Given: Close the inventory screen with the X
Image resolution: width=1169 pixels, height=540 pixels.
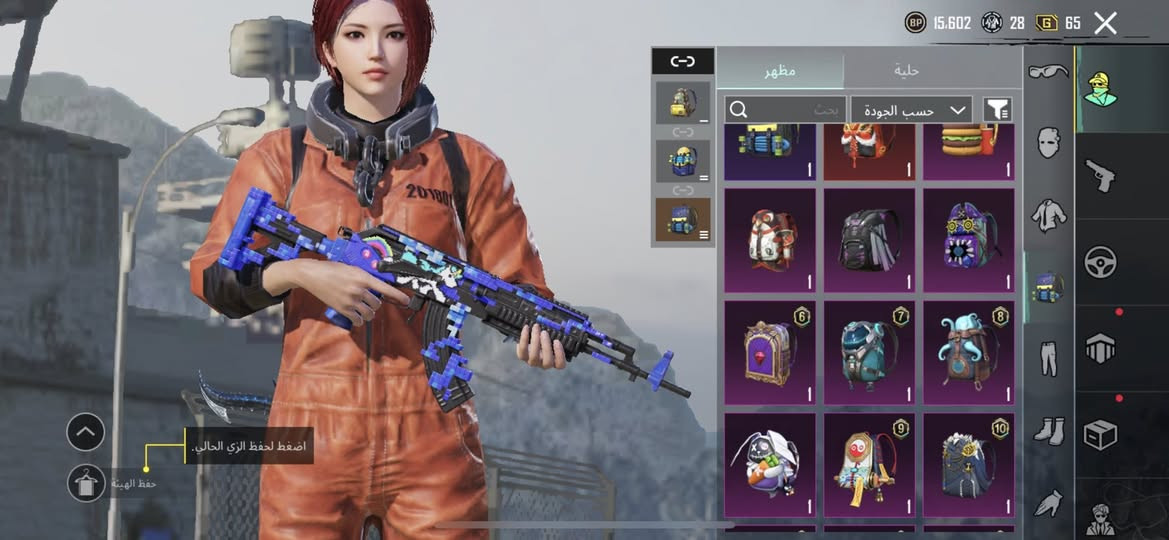Looking at the screenshot, I should point(1105,23).
